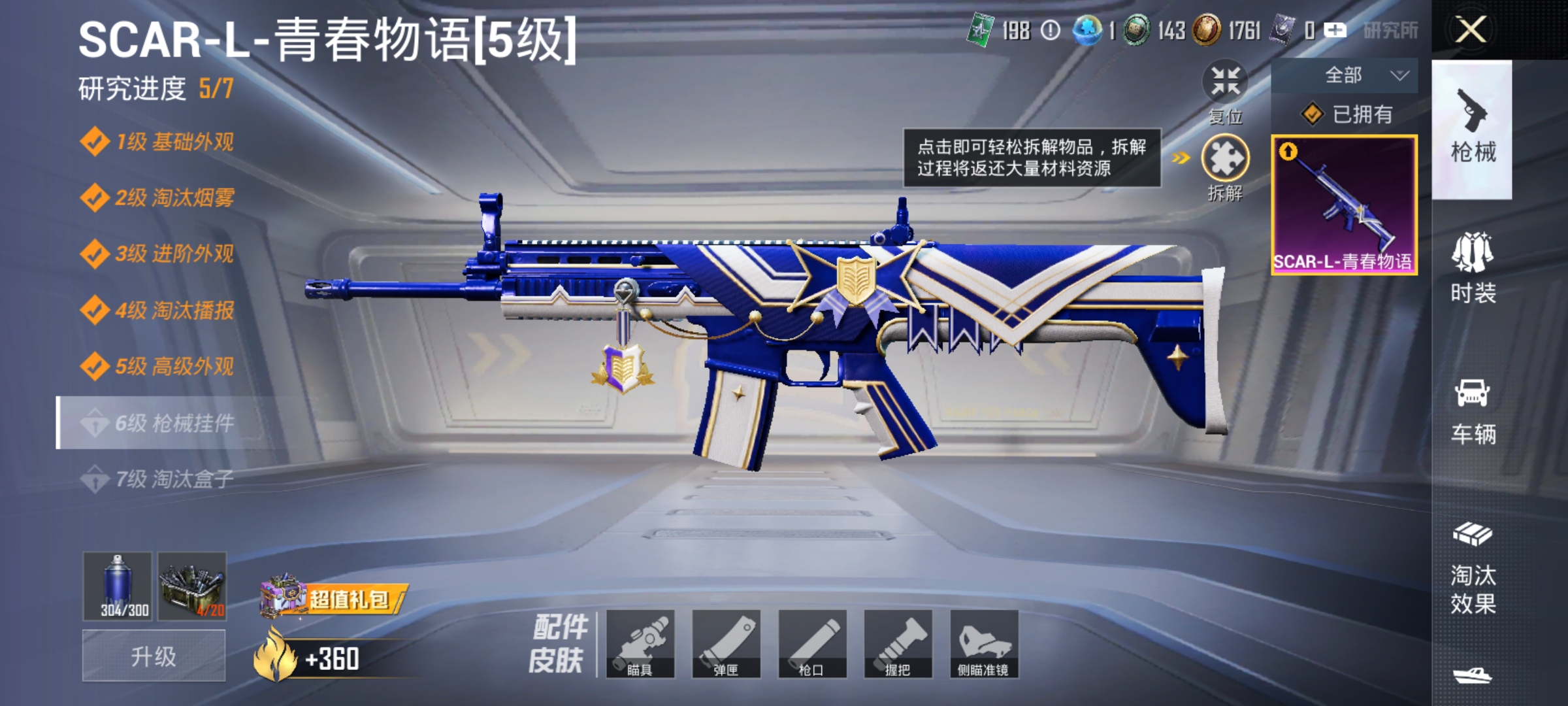Switch to the 枪械 weapons tab
This screenshot has height=706, width=1568.
[x=1472, y=124]
